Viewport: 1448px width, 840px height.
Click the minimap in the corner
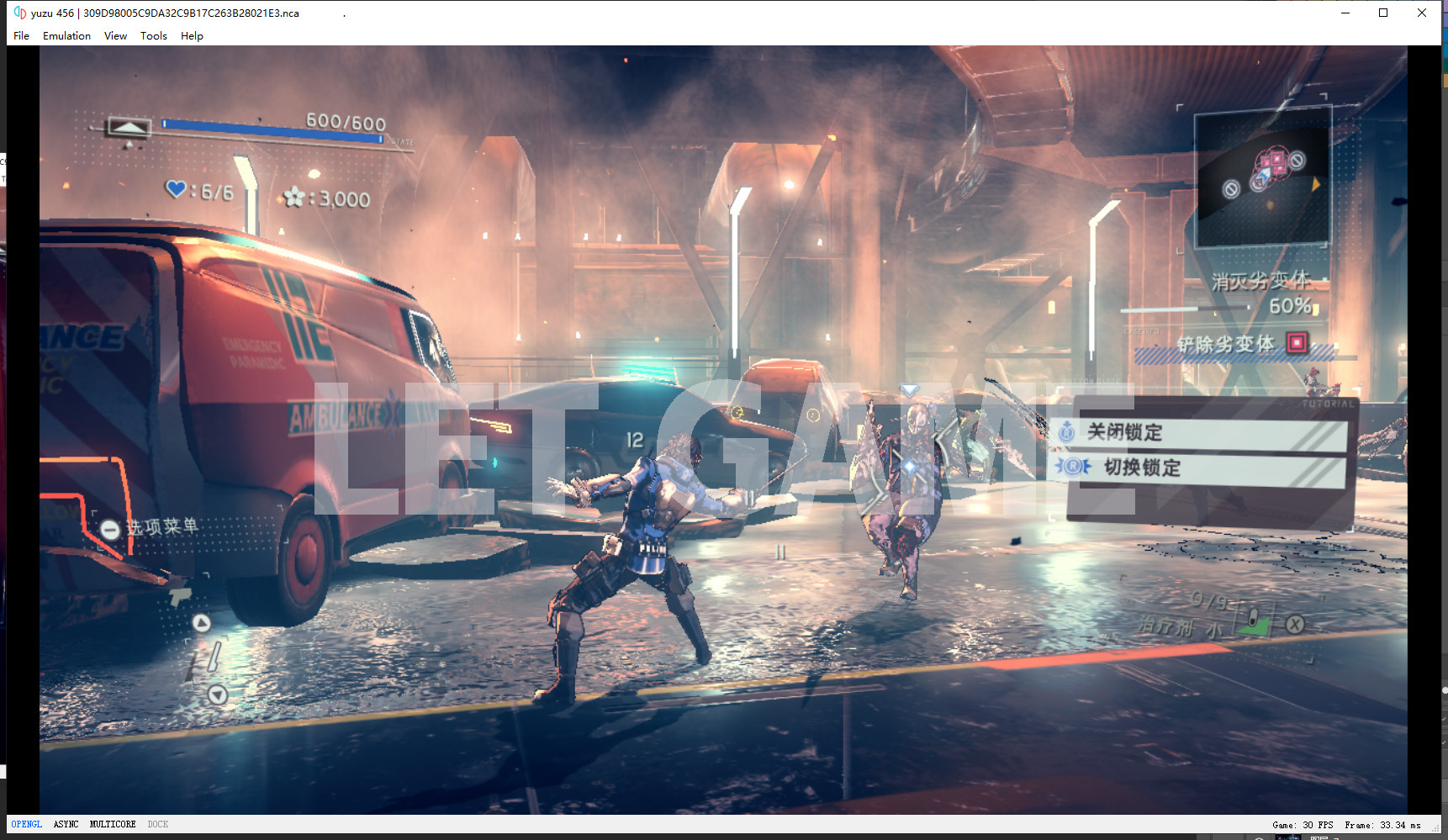coord(1262,178)
